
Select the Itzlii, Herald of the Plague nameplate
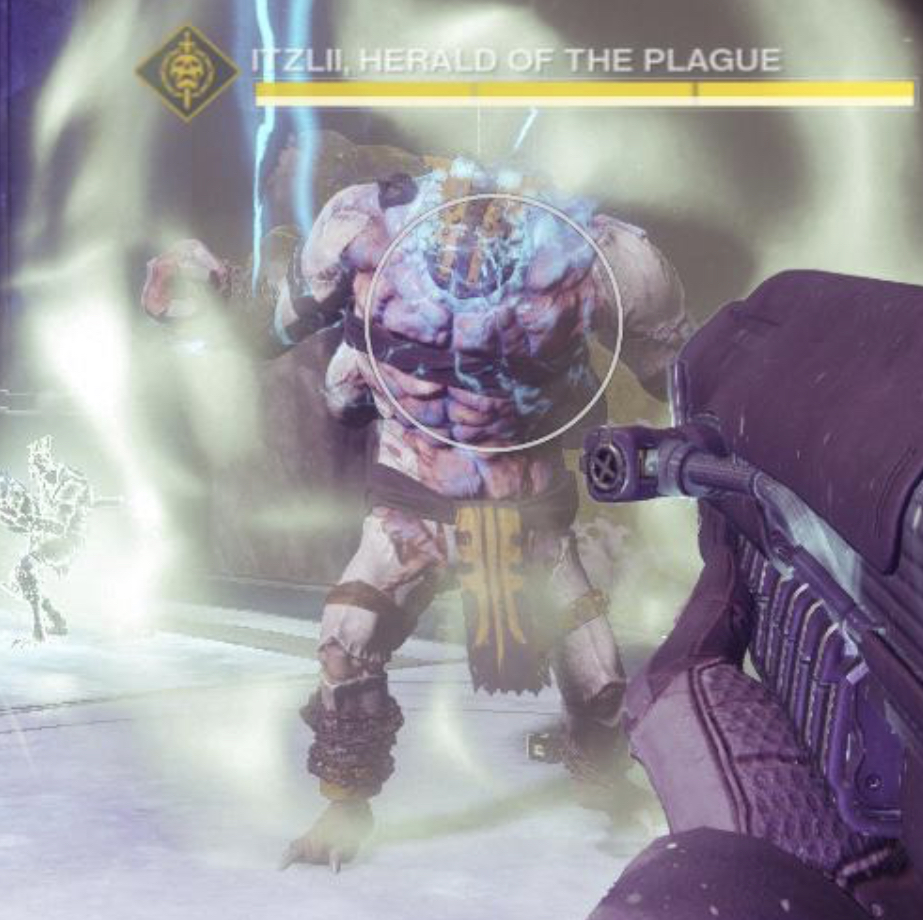pyautogui.click(x=516, y=60)
